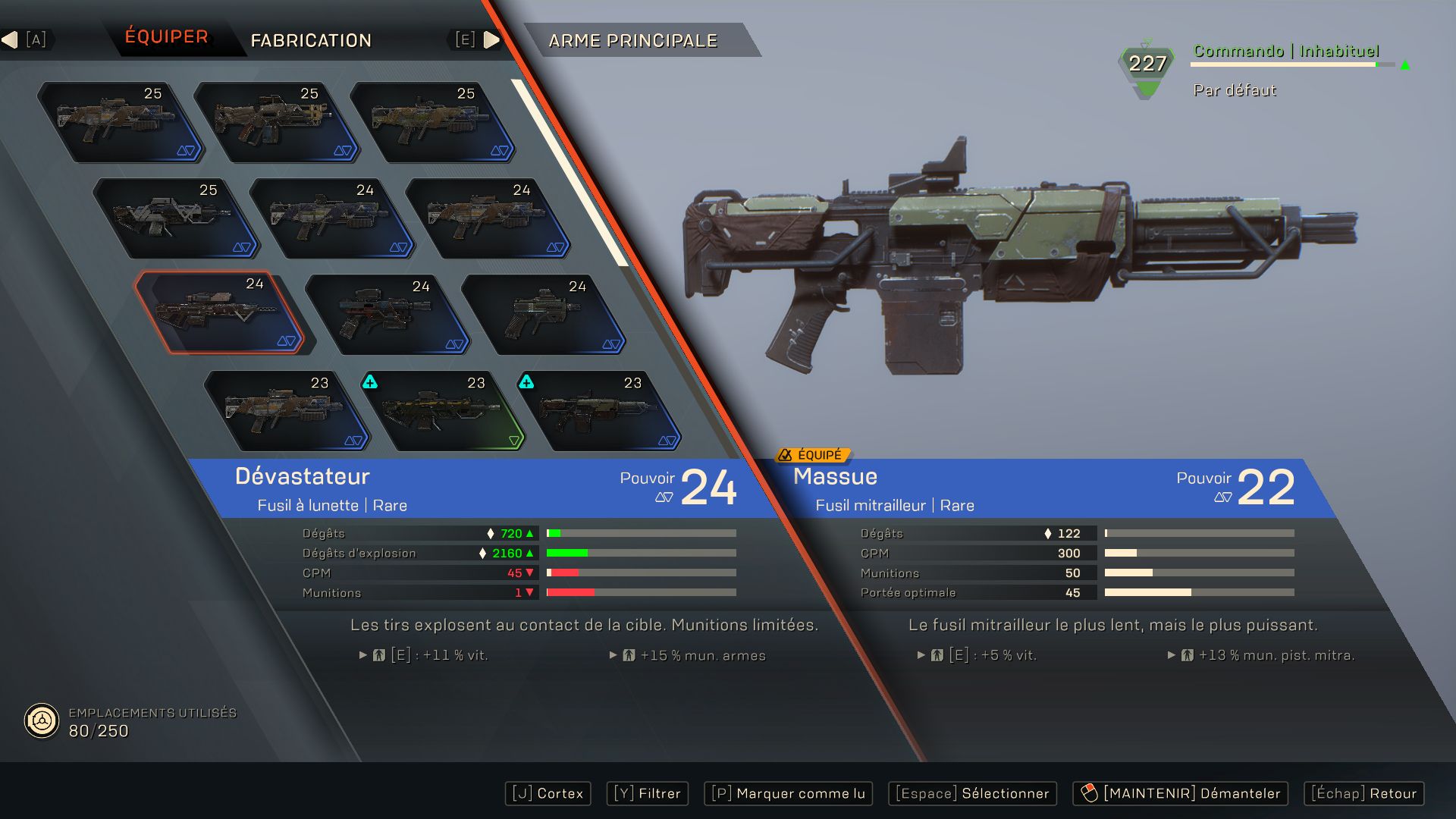Click Marquer comme lu

[789, 793]
